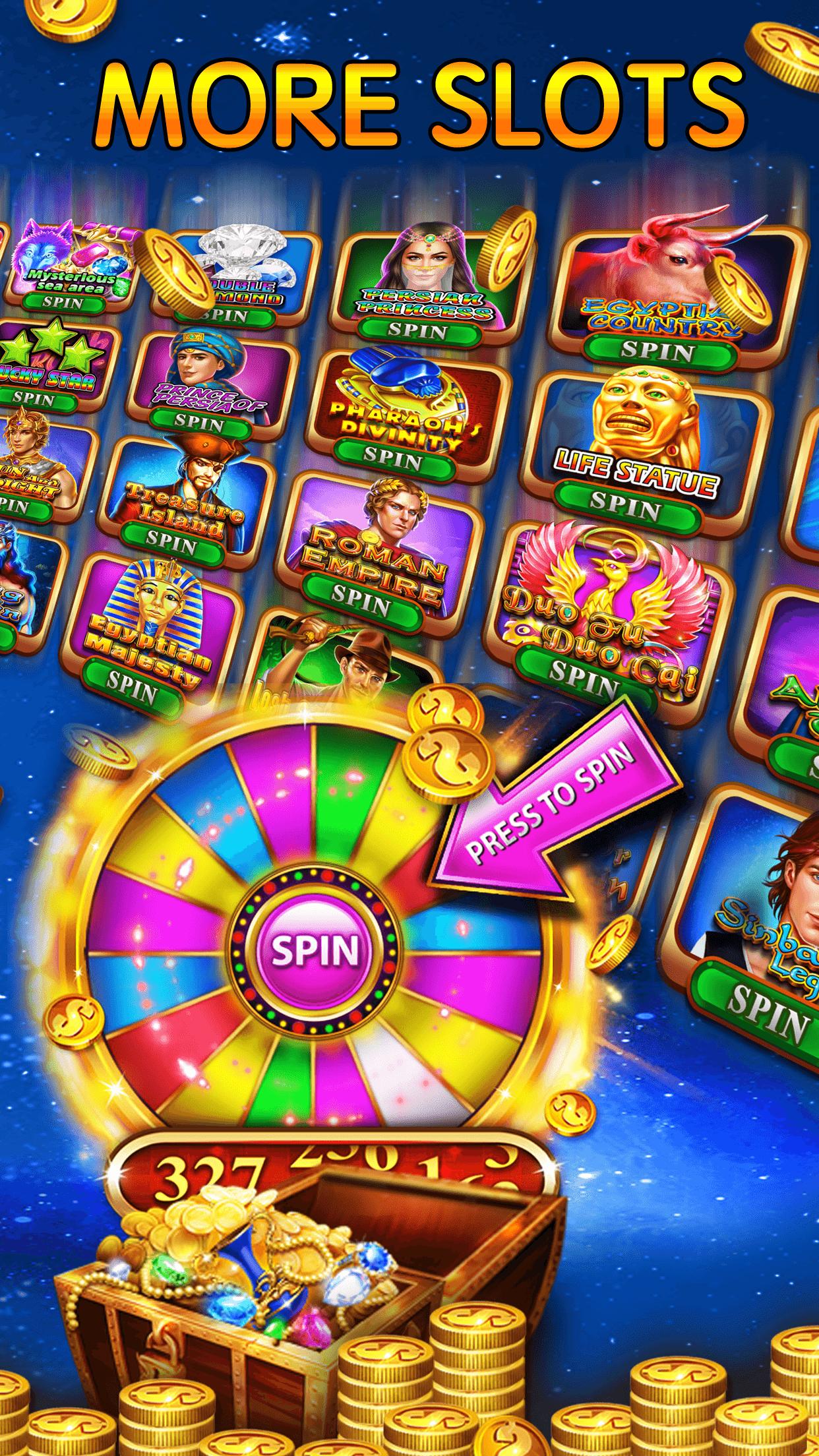Spin the big prize wheel center button
This screenshot has height=1456, width=819.
coord(315,950)
